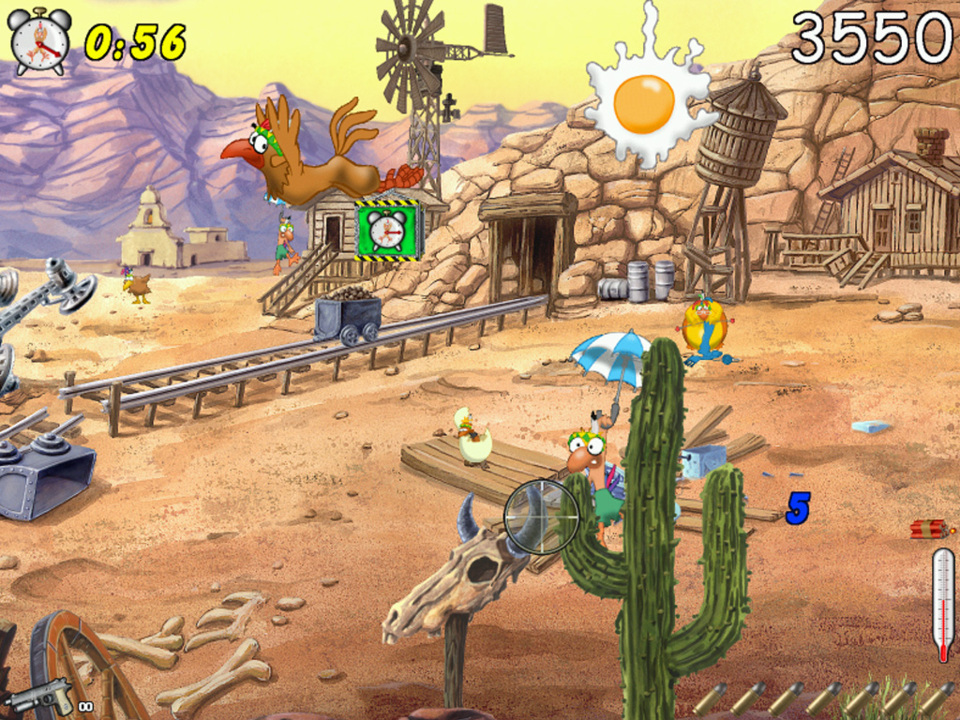This screenshot has width=960, height=720.
Task: Choose the dynamite sticks icon
Action: tap(928, 529)
